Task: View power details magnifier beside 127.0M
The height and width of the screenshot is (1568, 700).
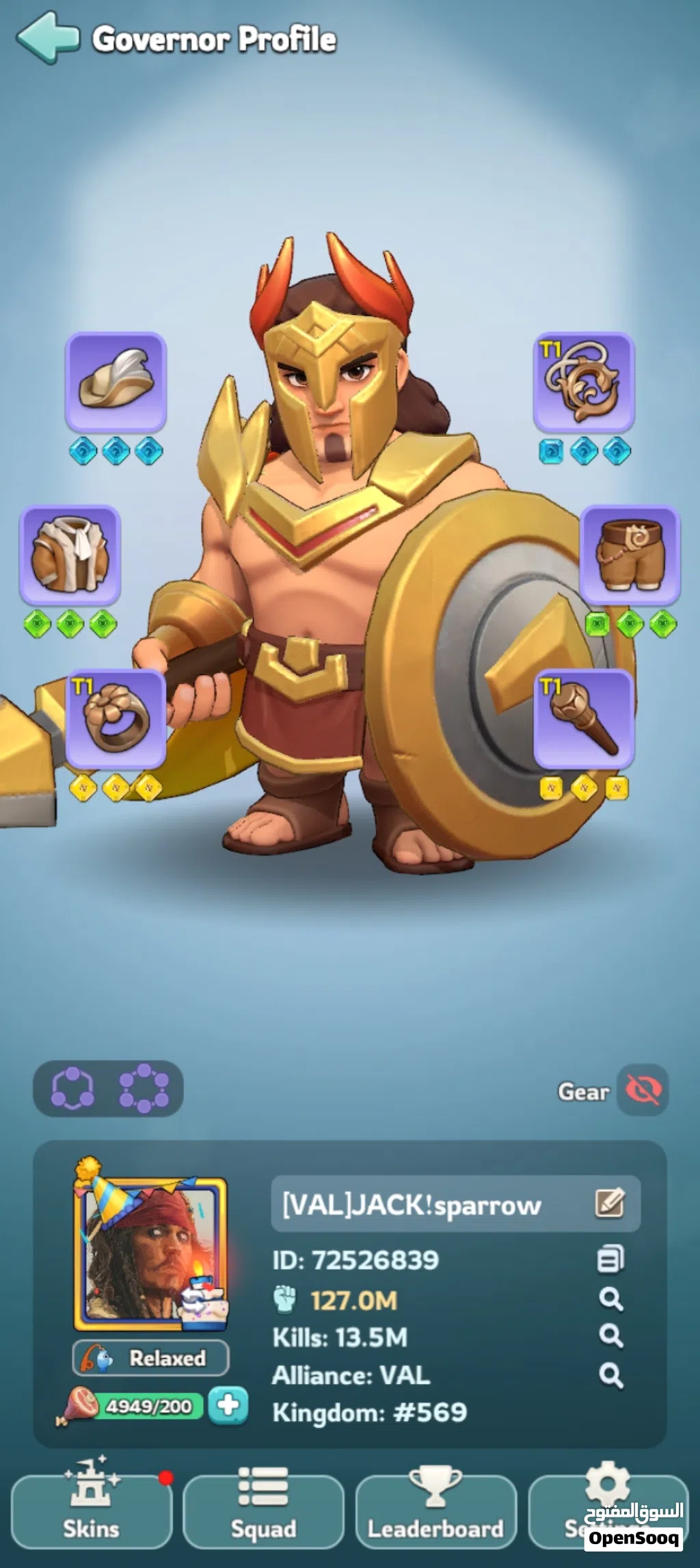Action: pos(610,1299)
